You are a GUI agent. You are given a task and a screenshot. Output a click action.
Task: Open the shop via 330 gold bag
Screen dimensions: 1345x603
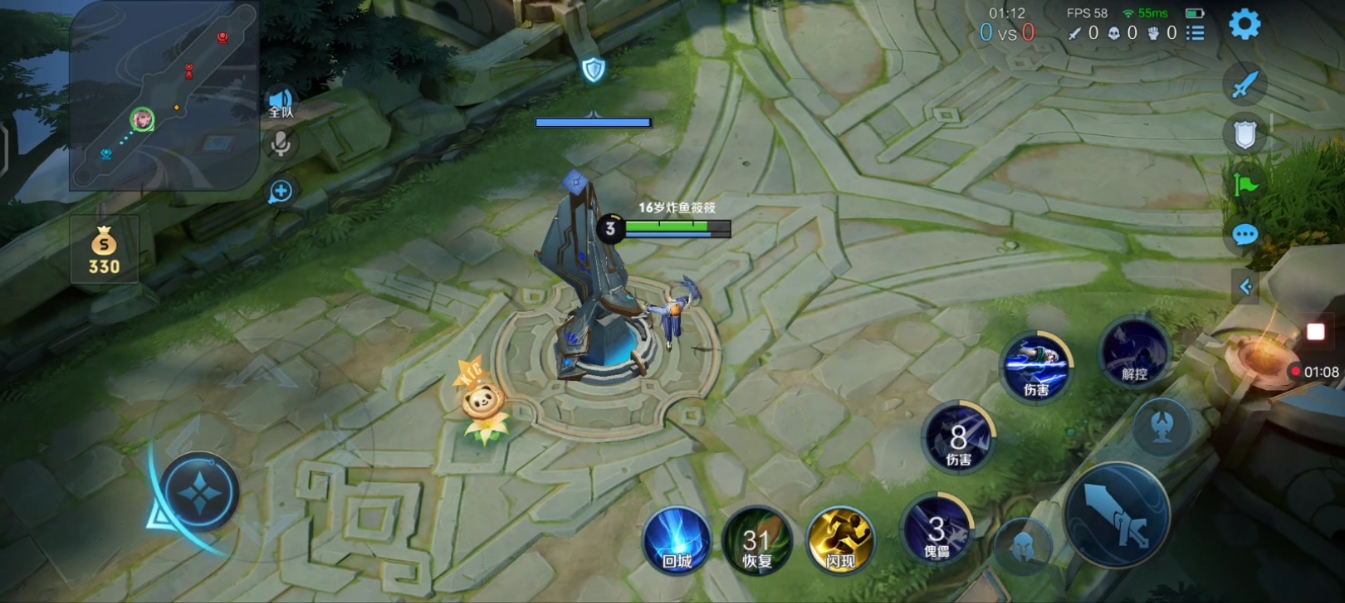(x=104, y=250)
